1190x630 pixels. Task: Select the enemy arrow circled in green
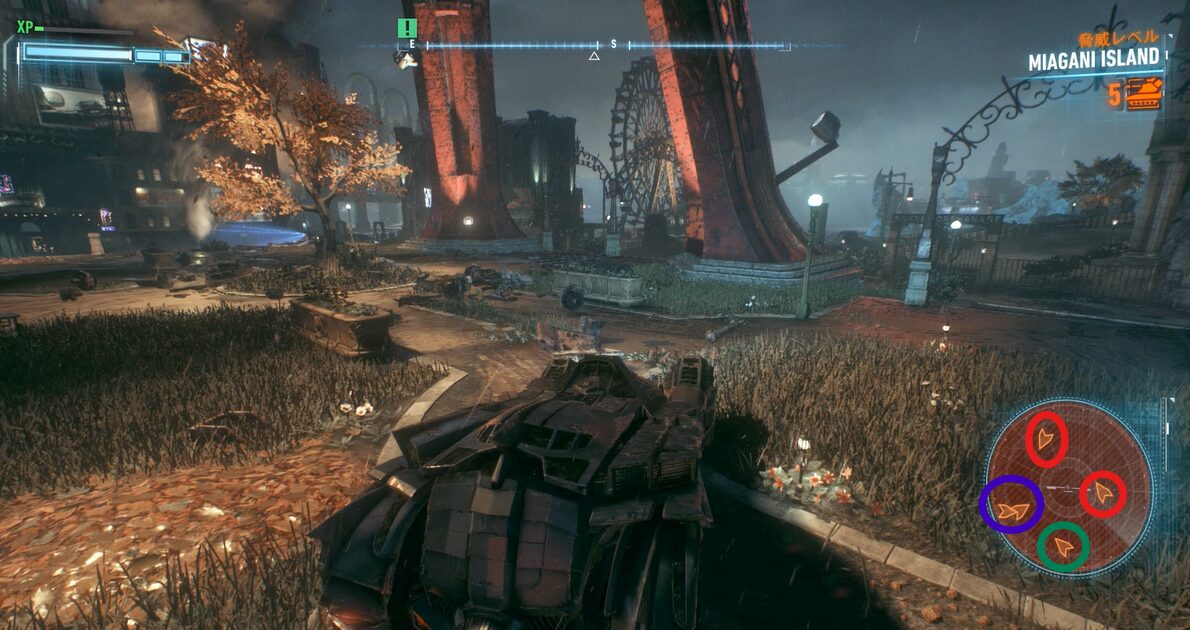1063,546
